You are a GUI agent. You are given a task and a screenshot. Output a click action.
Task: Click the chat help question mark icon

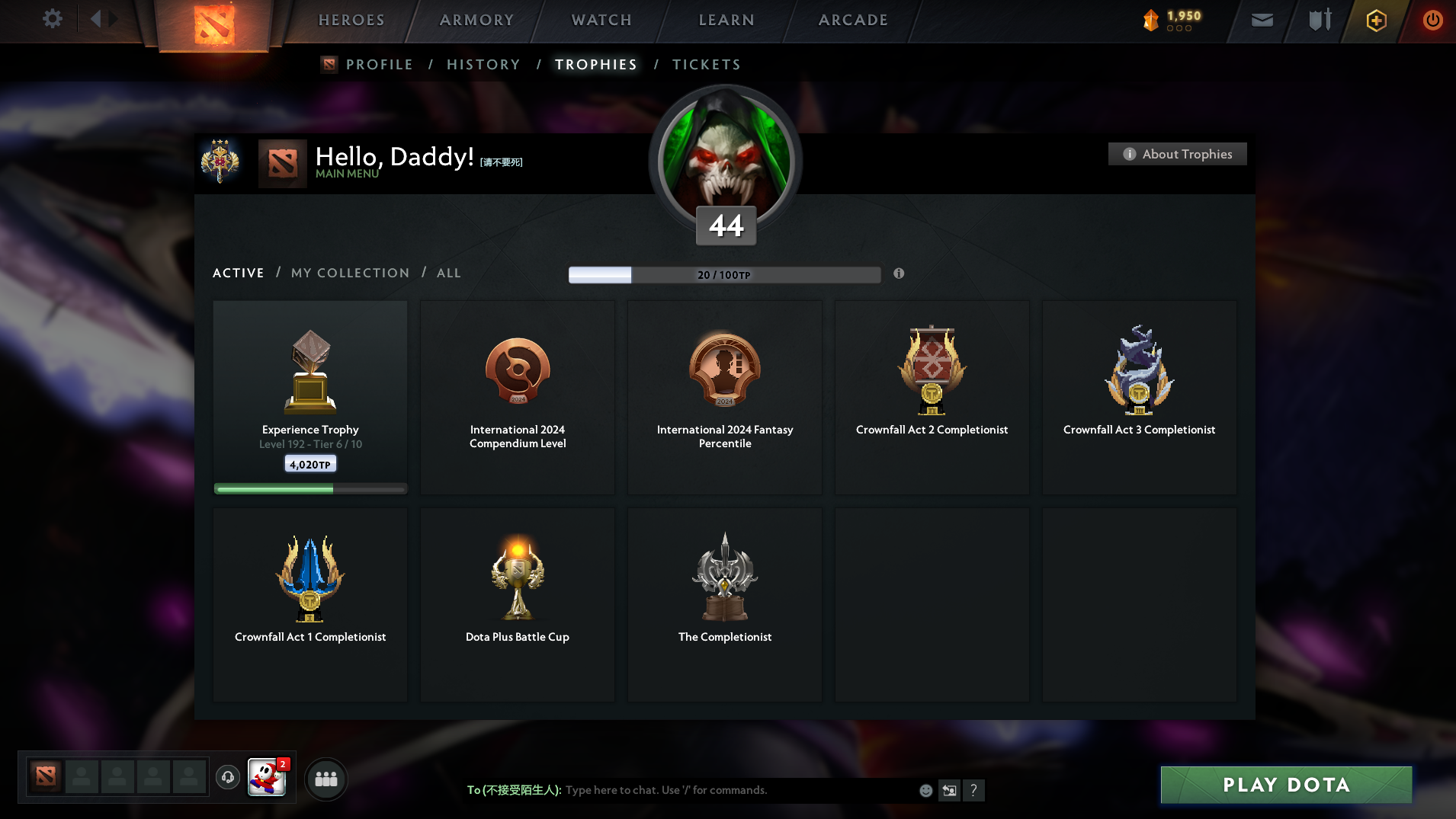click(x=973, y=790)
